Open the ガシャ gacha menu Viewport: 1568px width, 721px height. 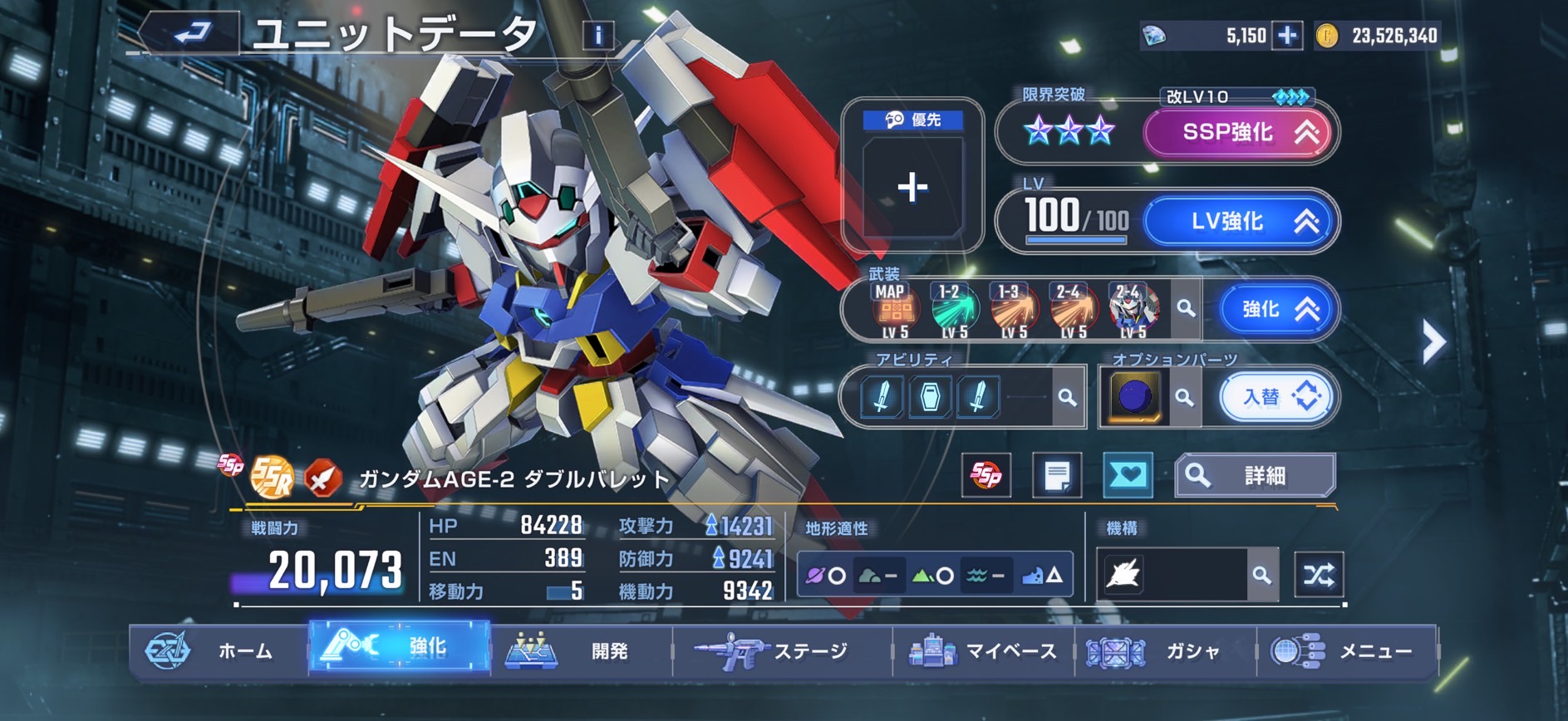[x=1165, y=650]
